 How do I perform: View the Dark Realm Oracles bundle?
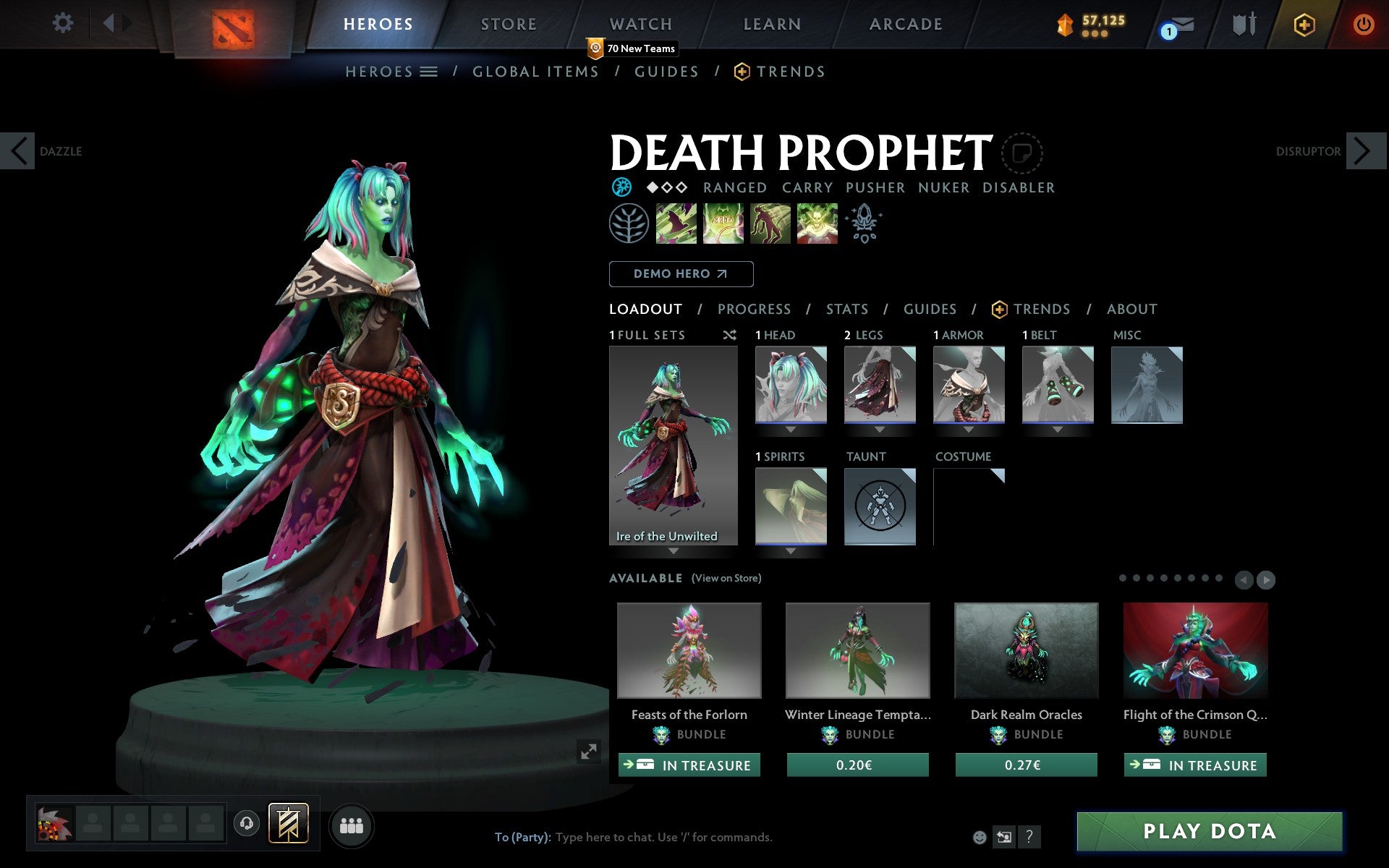pos(1026,650)
